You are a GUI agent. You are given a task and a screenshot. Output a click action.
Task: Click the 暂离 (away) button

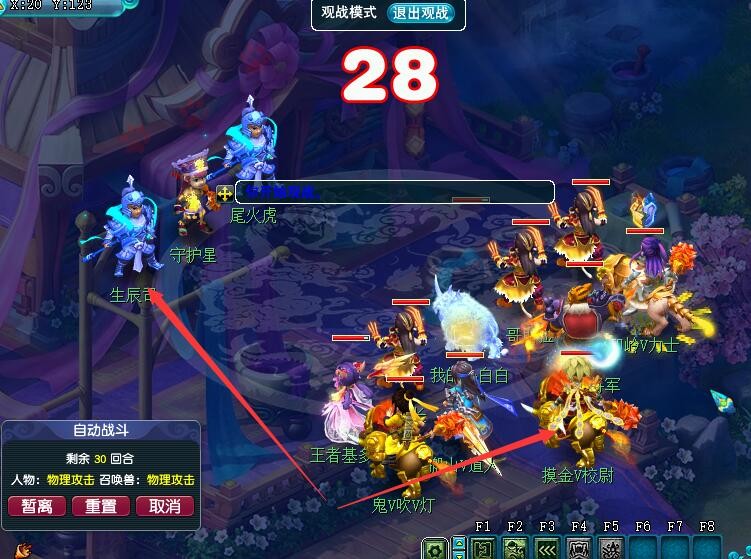pyautogui.click(x=37, y=506)
